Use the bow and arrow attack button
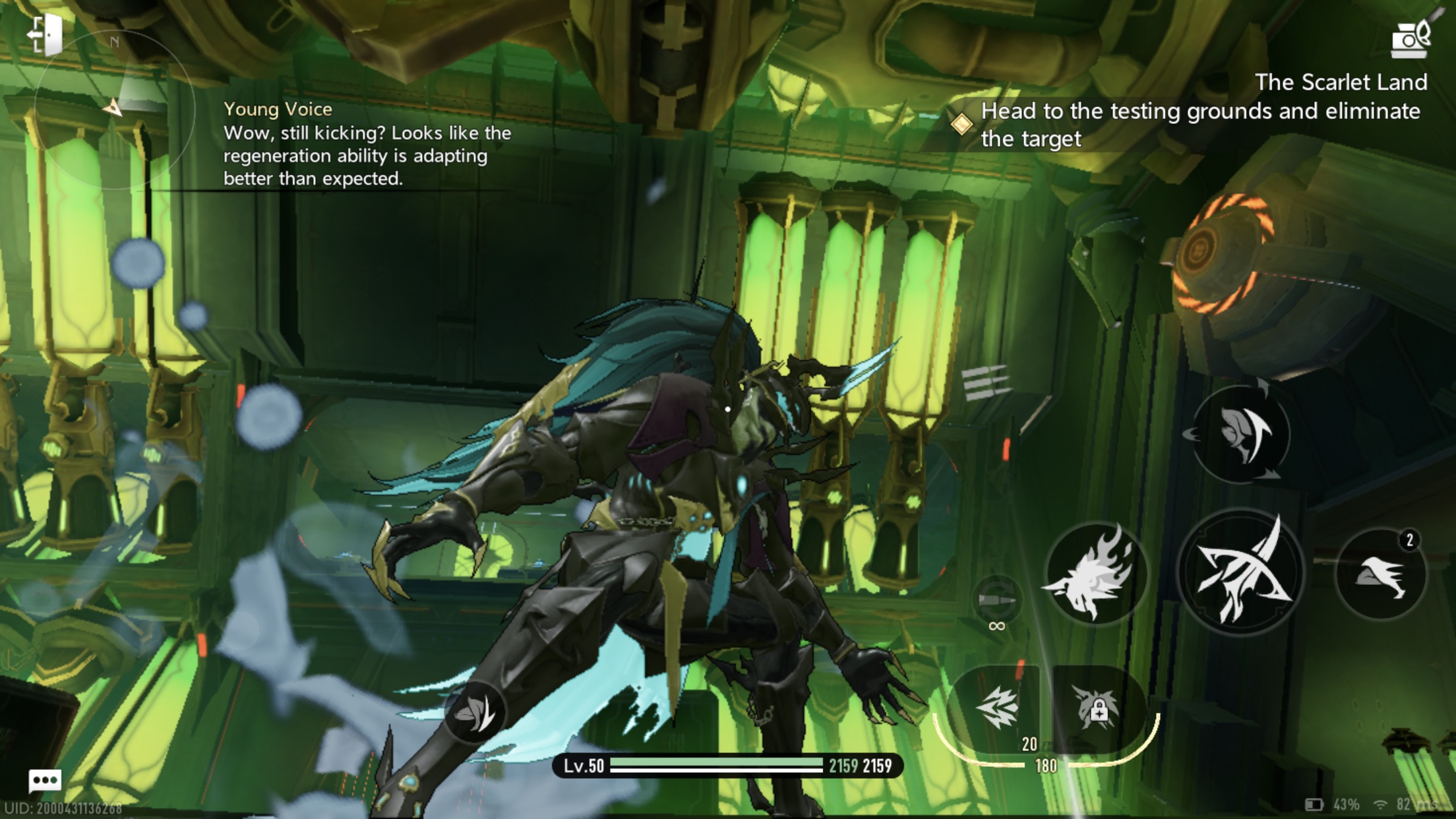This screenshot has width=1456, height=819. (1240, 572)
